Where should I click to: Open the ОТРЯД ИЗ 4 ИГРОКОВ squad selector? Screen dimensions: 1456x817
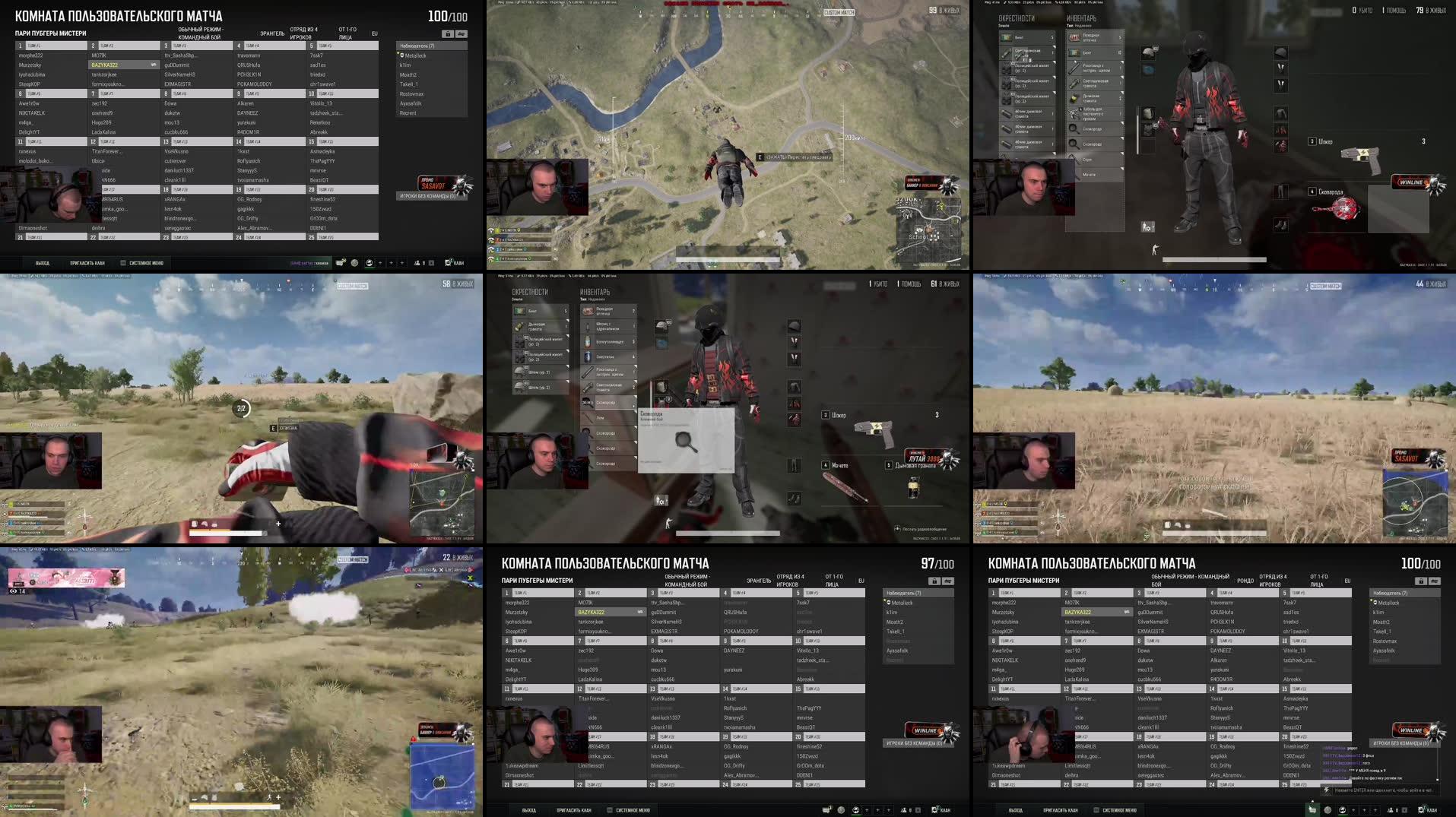(303, 33)
